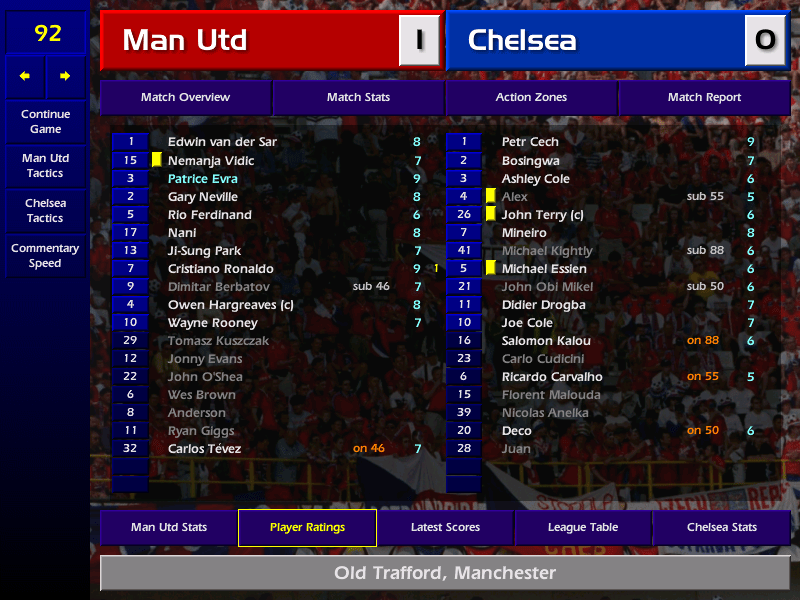Viewport: 800px width, 600px height.
Task: Click the right yellow arrow button
Action: [x=66, y=76]
